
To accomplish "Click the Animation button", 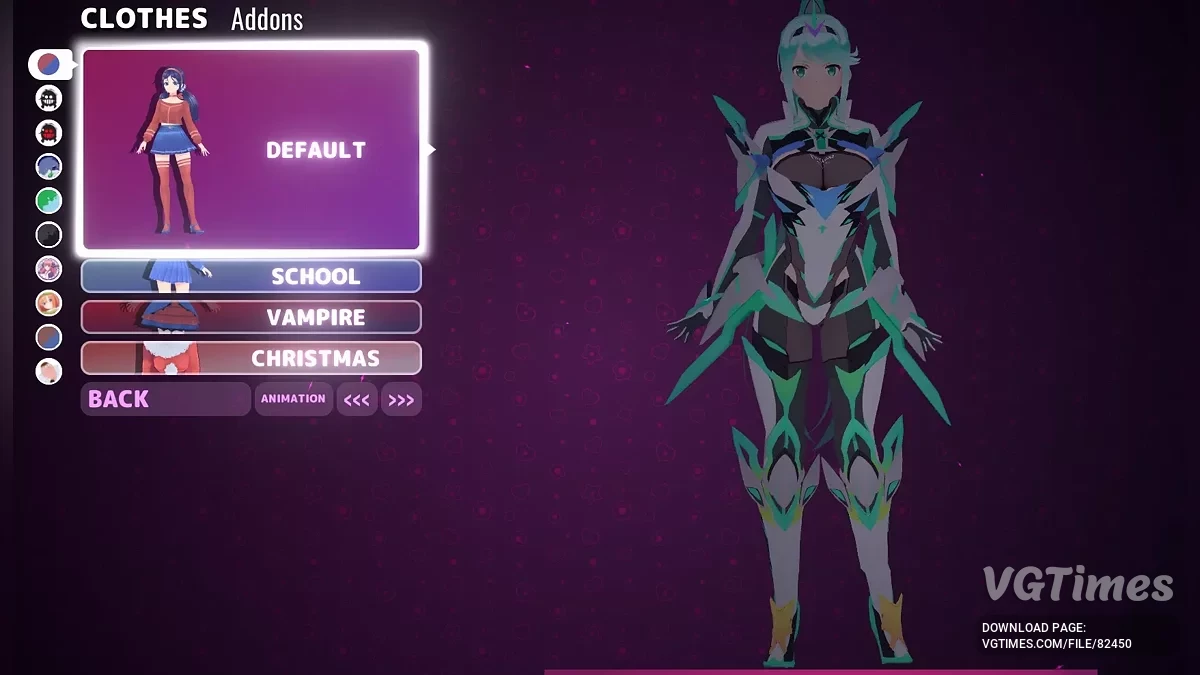I will [x=293, y=399].
